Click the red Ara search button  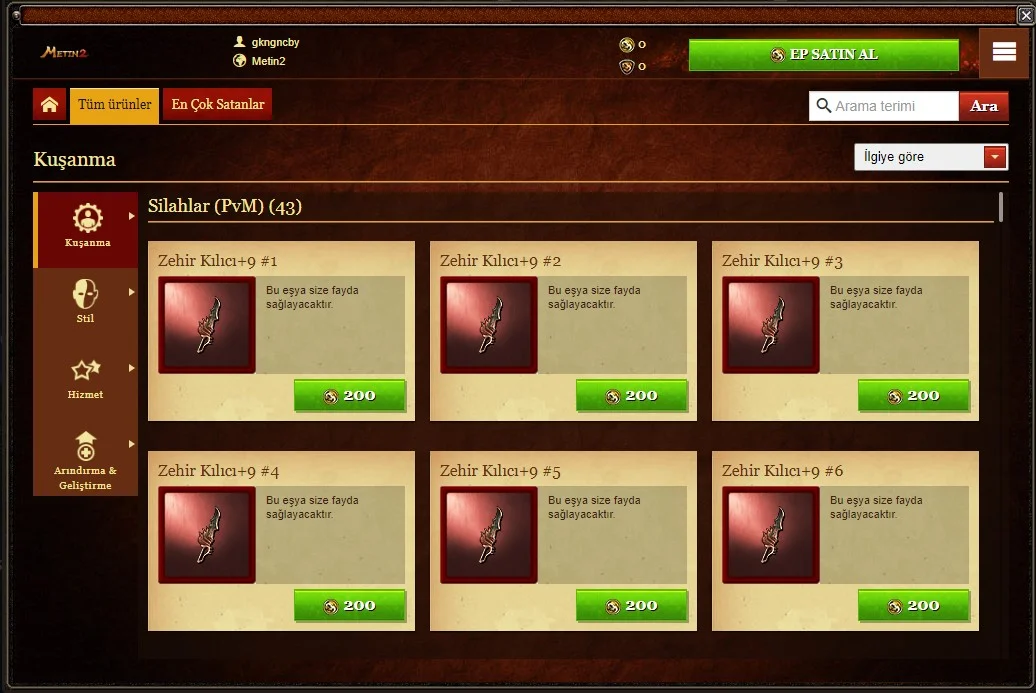click(x=983, y=106)
